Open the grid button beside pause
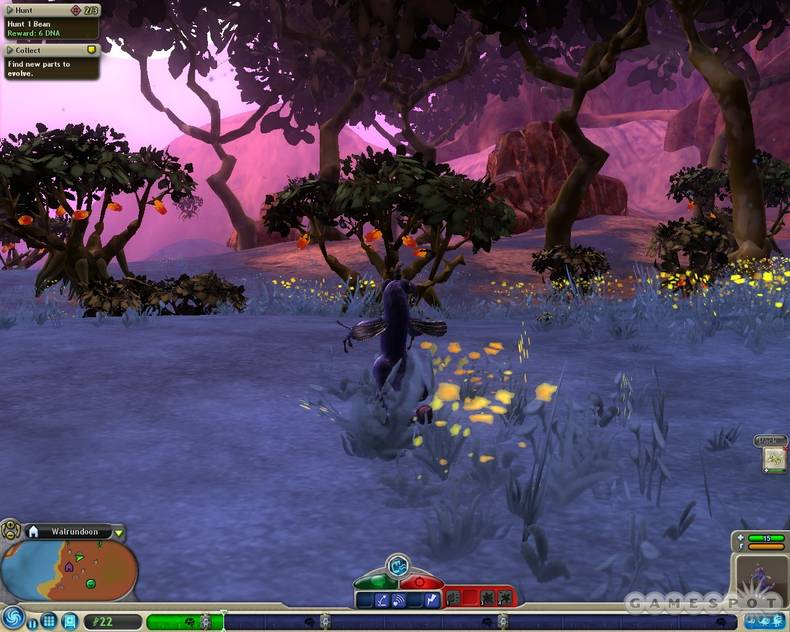Image resolution: width=790 pixels, height=632 pixels. pos(48,621)
